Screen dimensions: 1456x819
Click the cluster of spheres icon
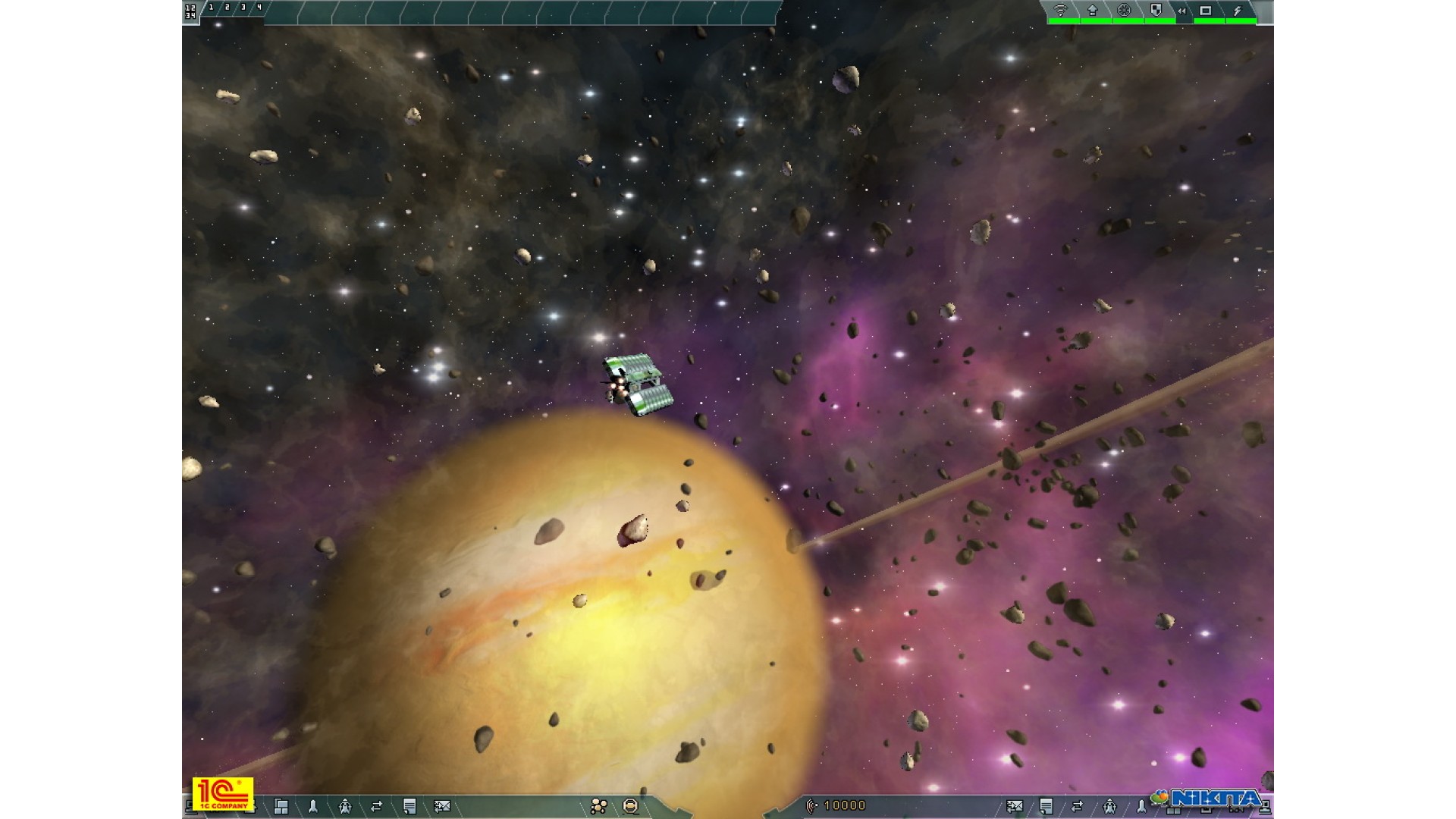(x=598, y=806)
